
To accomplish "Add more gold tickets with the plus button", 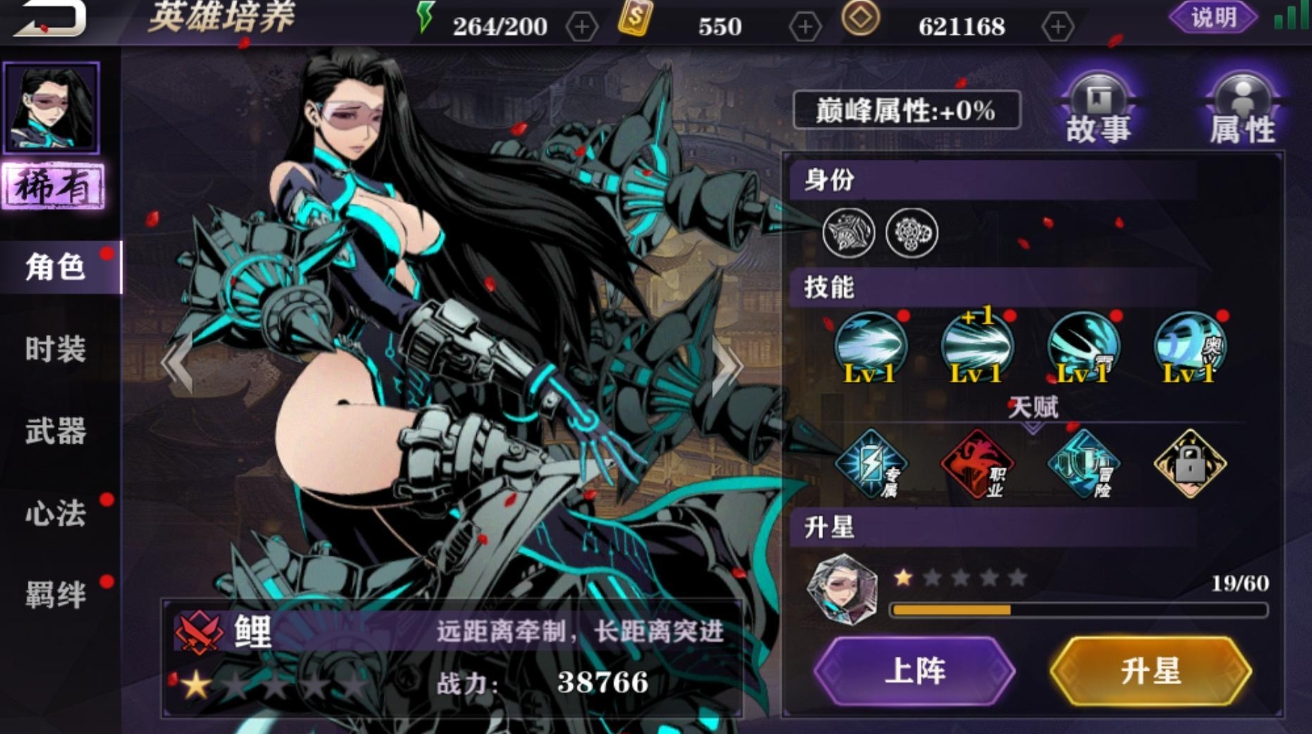I will [805, 27].
